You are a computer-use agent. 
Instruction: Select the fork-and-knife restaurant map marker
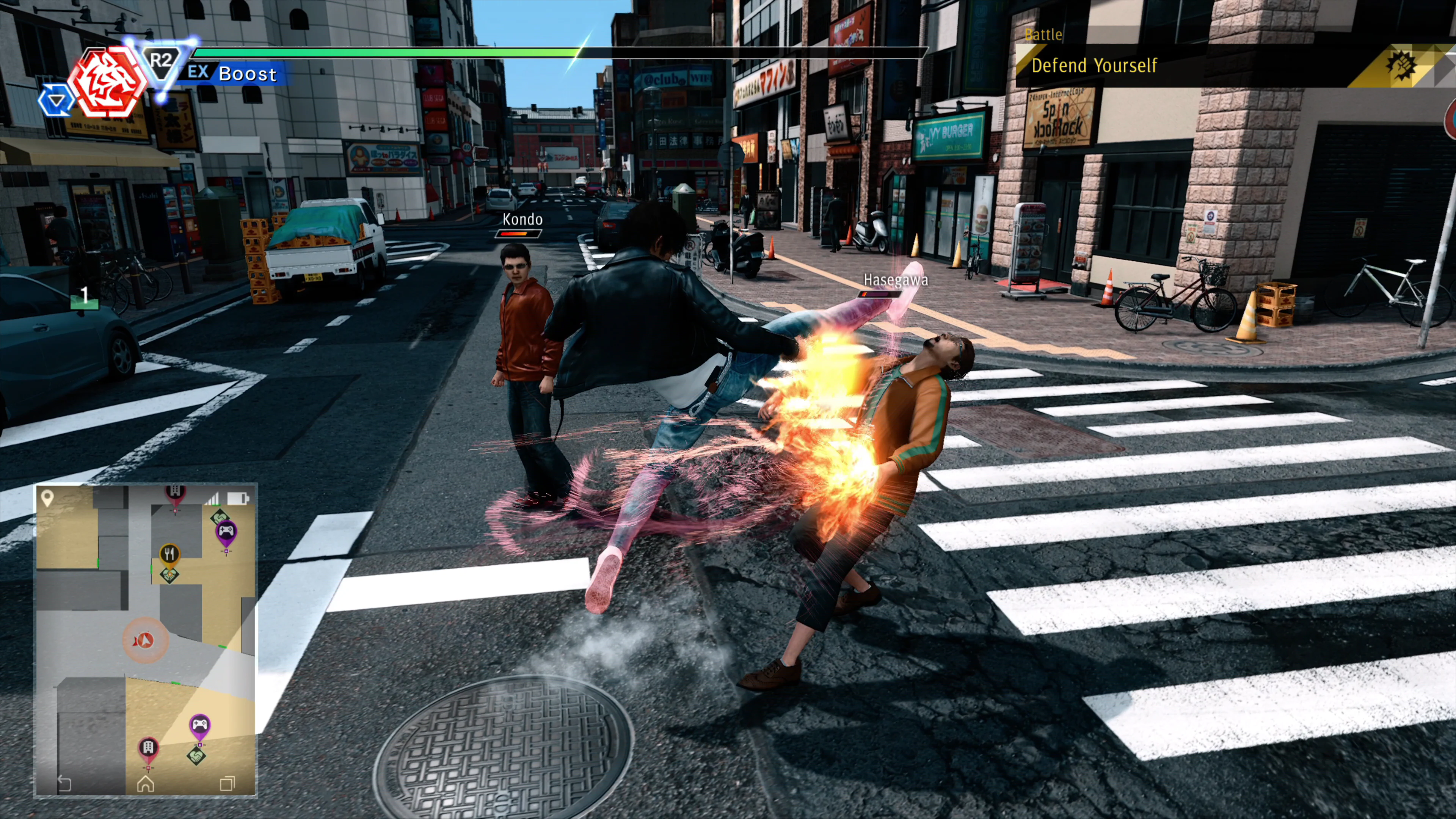[x=169, y=554]
